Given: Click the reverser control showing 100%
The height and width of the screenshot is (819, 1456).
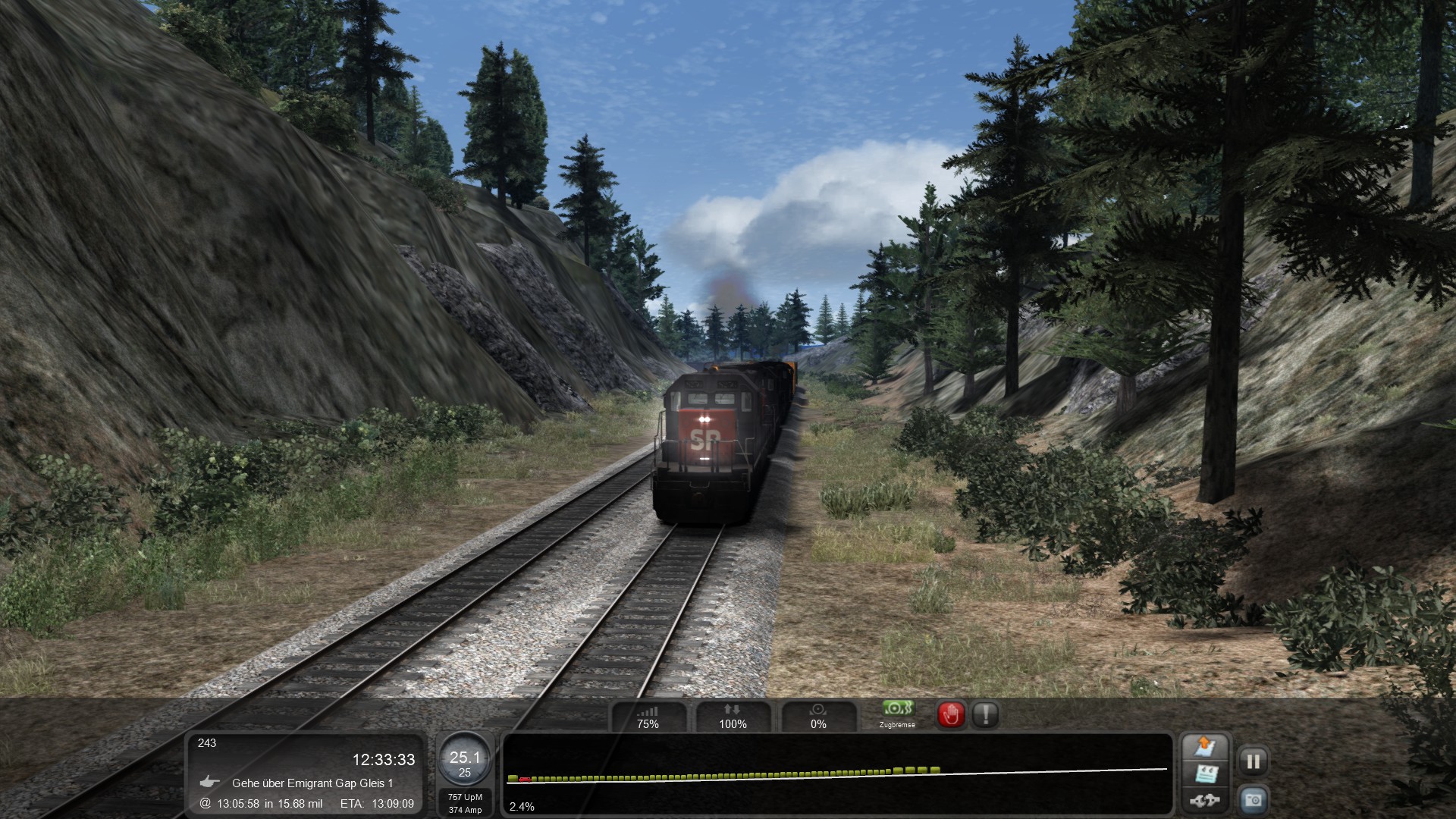Looking at the screenshot, I should (733, 716).
